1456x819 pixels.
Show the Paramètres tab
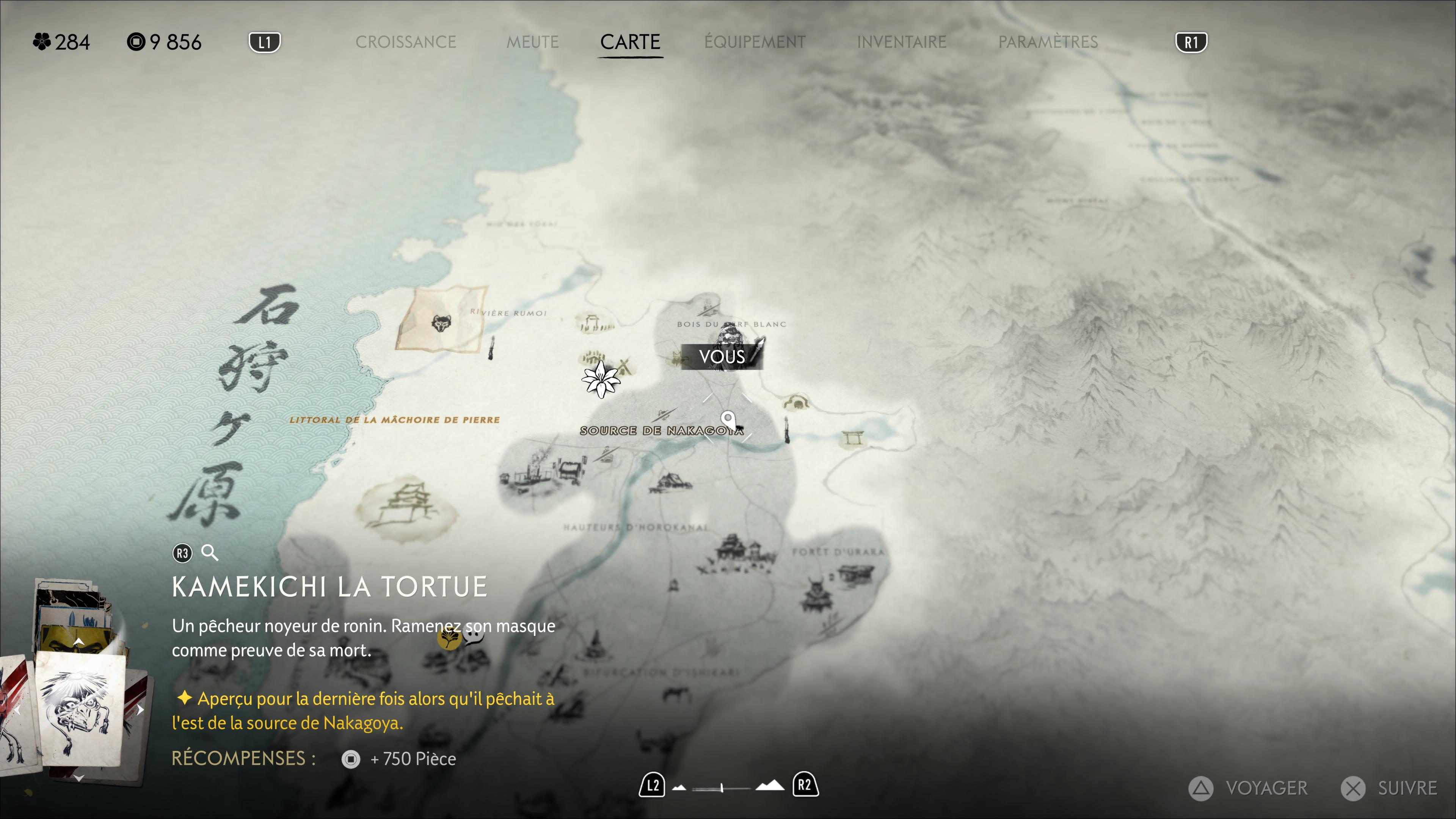click(1048, 42)
